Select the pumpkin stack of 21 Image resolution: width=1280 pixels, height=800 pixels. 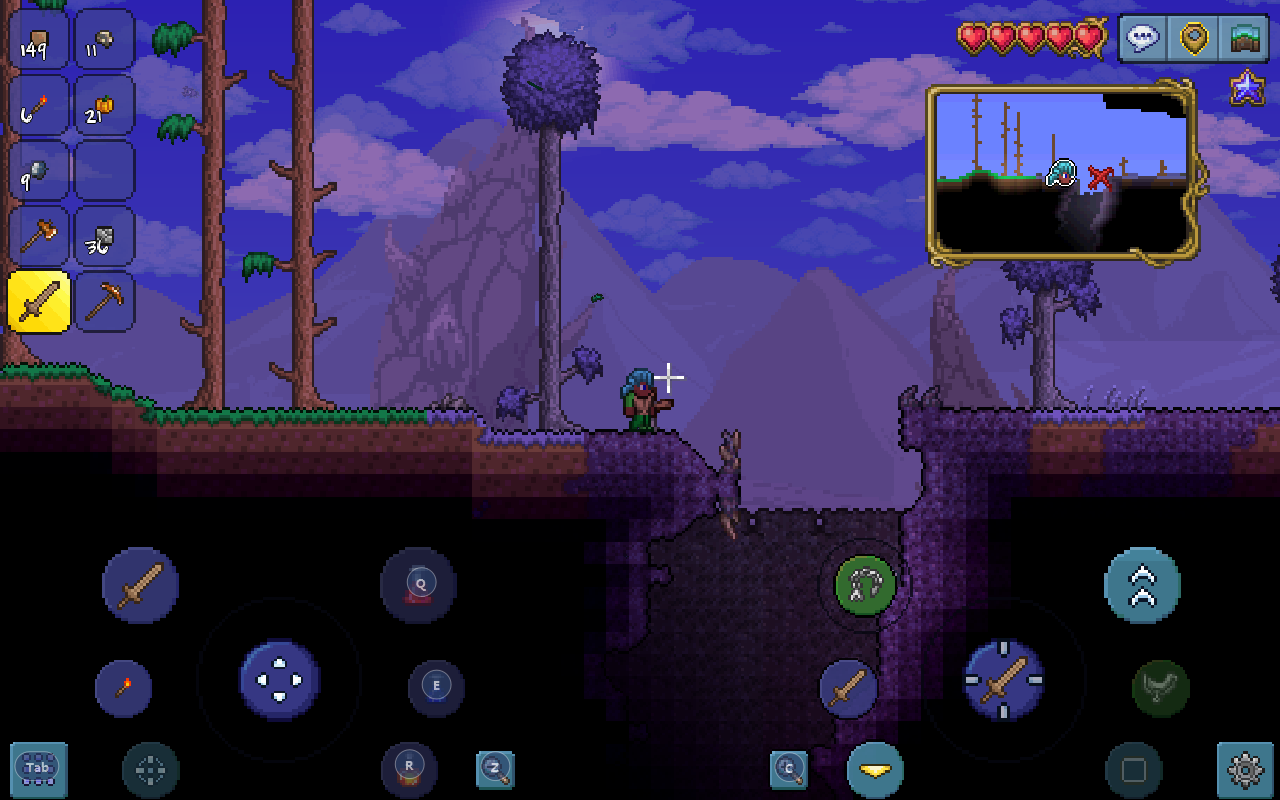coord(104,105)
